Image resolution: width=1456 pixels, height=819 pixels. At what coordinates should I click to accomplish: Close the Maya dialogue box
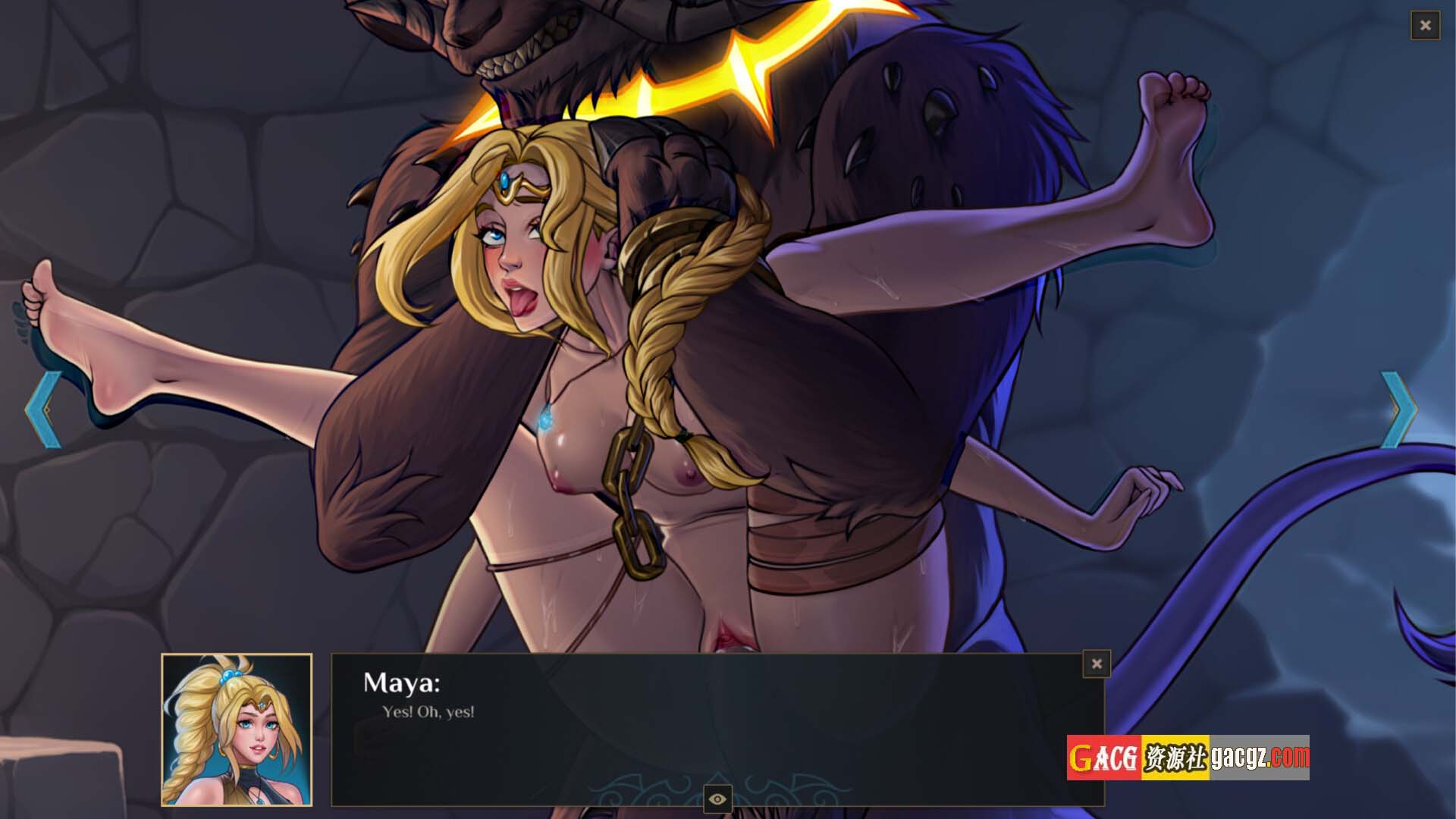pos(1097,664)
